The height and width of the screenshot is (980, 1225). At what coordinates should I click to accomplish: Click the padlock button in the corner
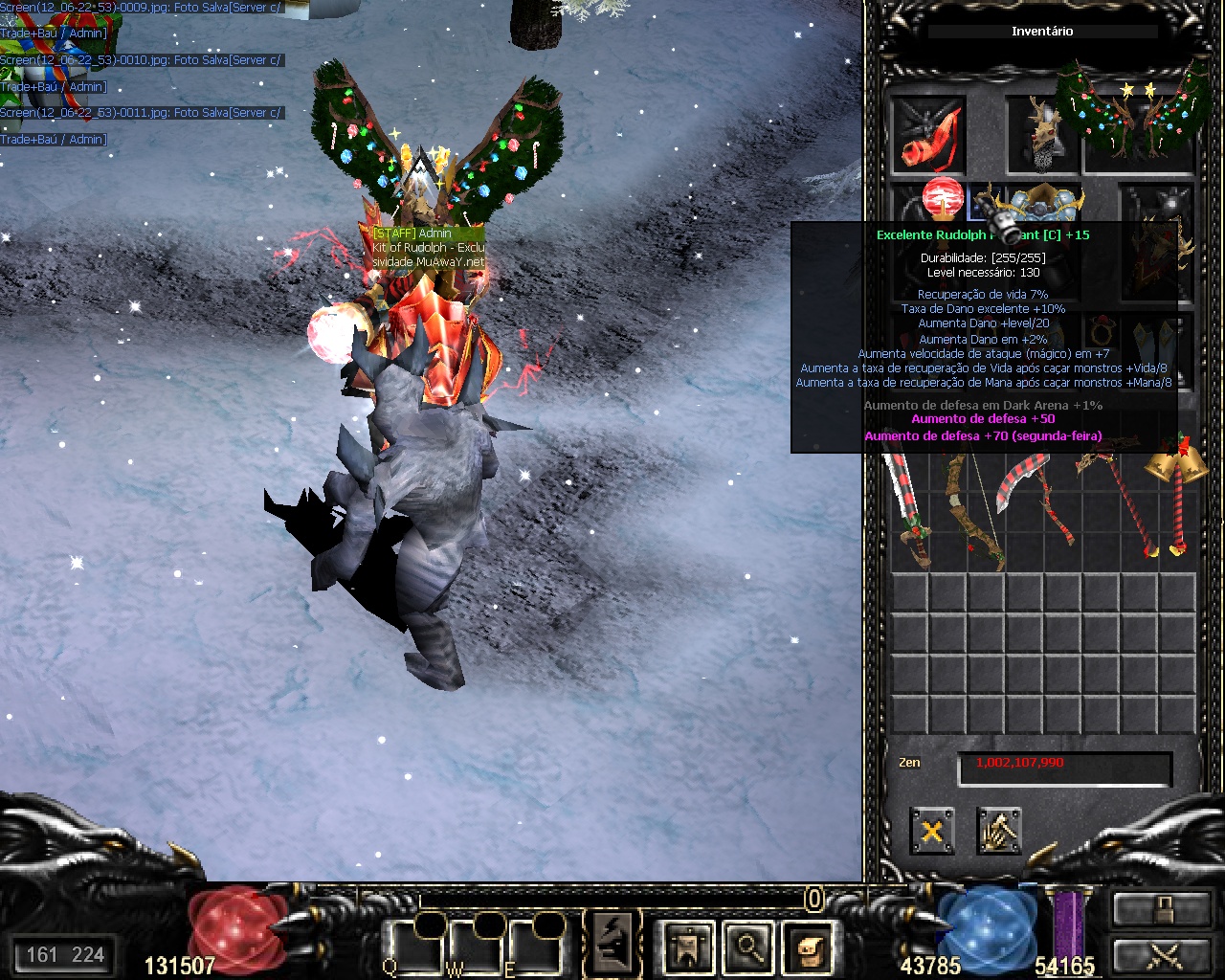coord(1161,909)
